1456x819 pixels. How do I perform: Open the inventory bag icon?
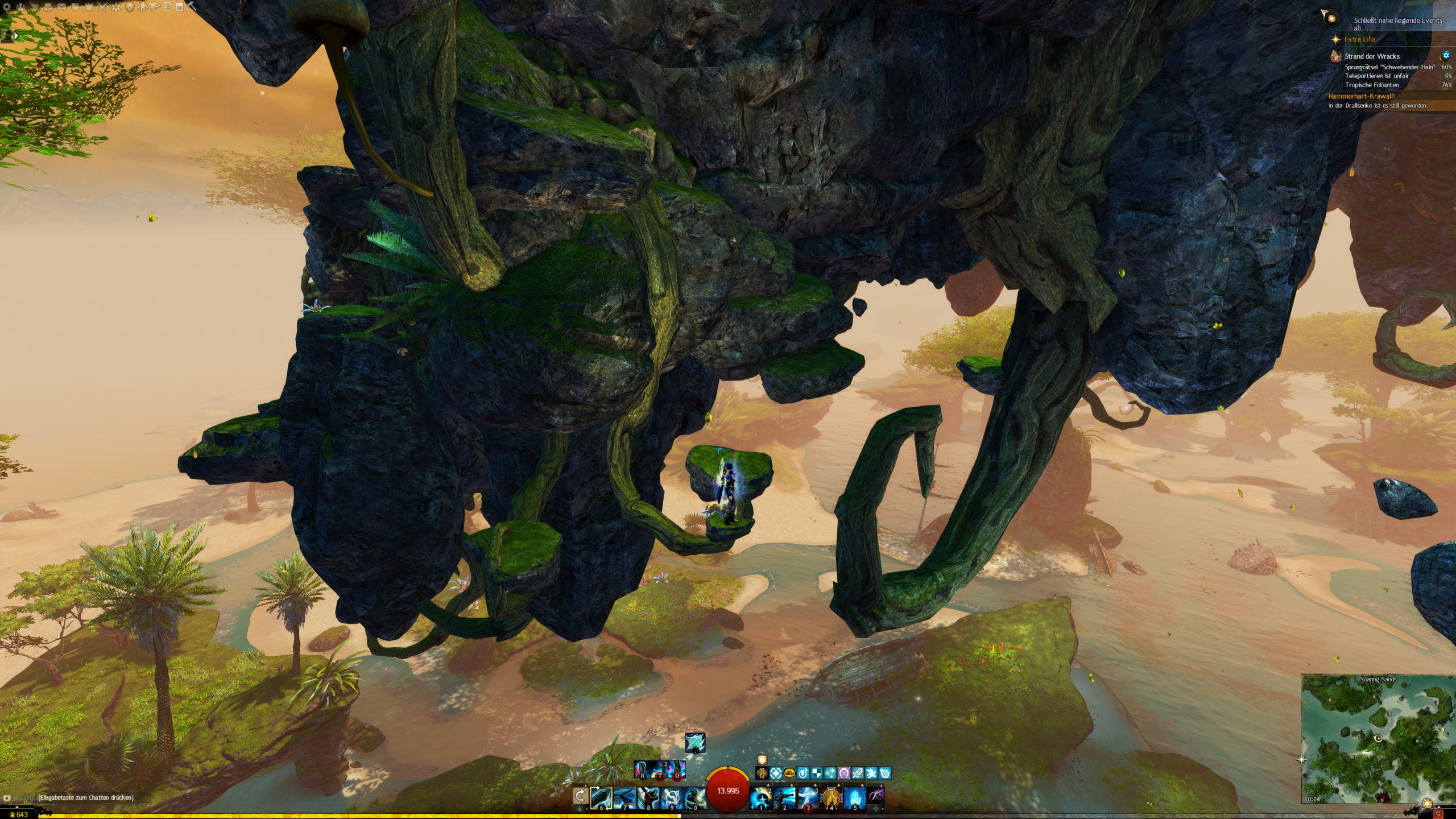pyautogui.click(x=48, y=7)
